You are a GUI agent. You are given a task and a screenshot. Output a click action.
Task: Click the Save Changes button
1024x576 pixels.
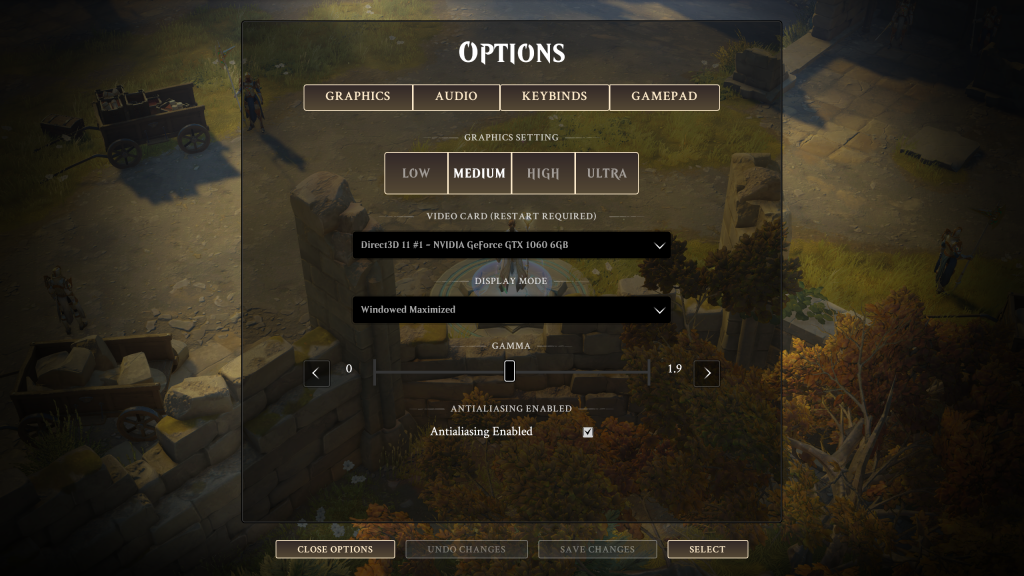597,549
